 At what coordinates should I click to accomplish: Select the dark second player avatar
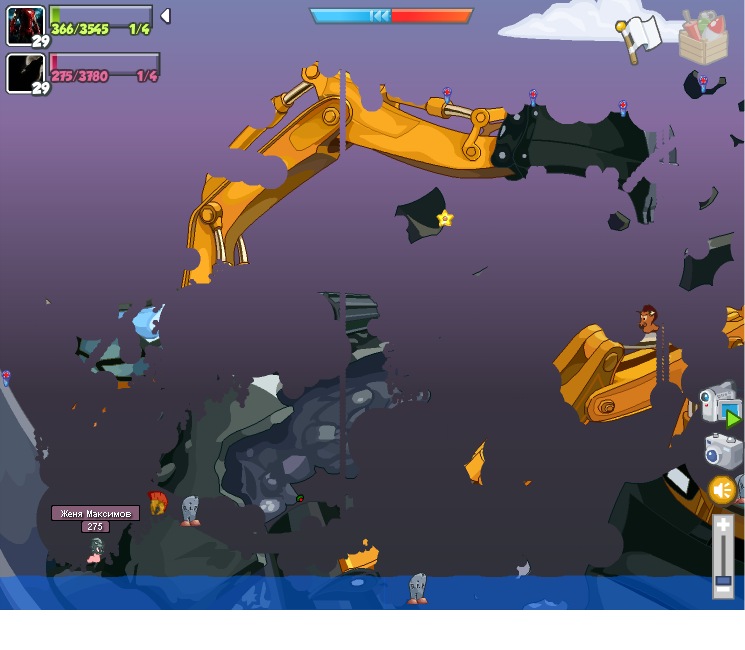tap(25, 73)
